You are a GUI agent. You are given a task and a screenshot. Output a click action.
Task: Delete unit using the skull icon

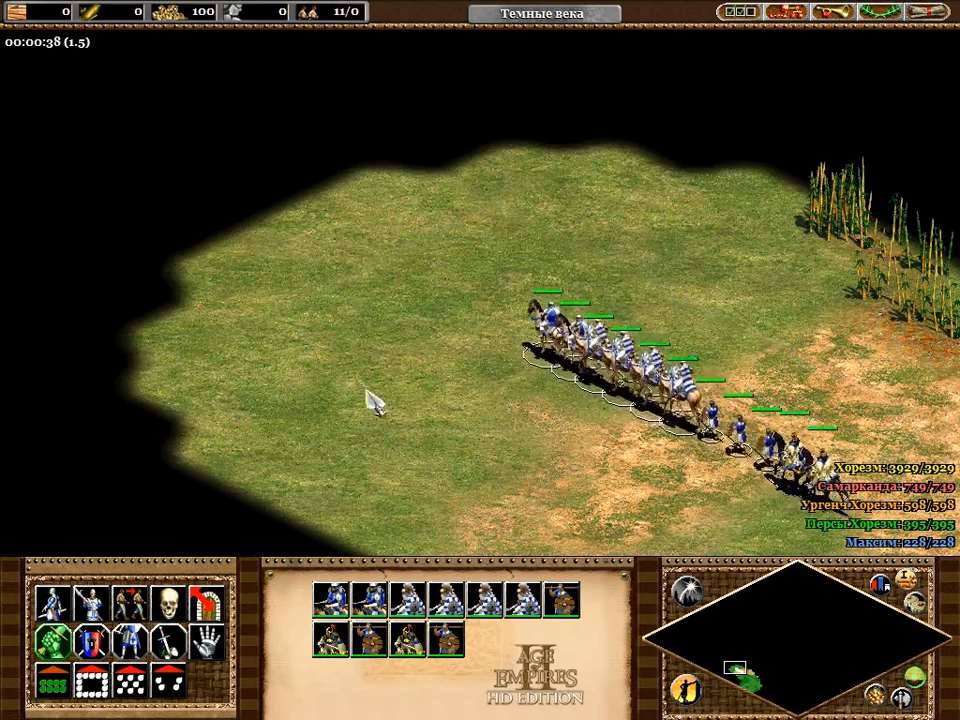pyautogui.click(x=167, y=604)
